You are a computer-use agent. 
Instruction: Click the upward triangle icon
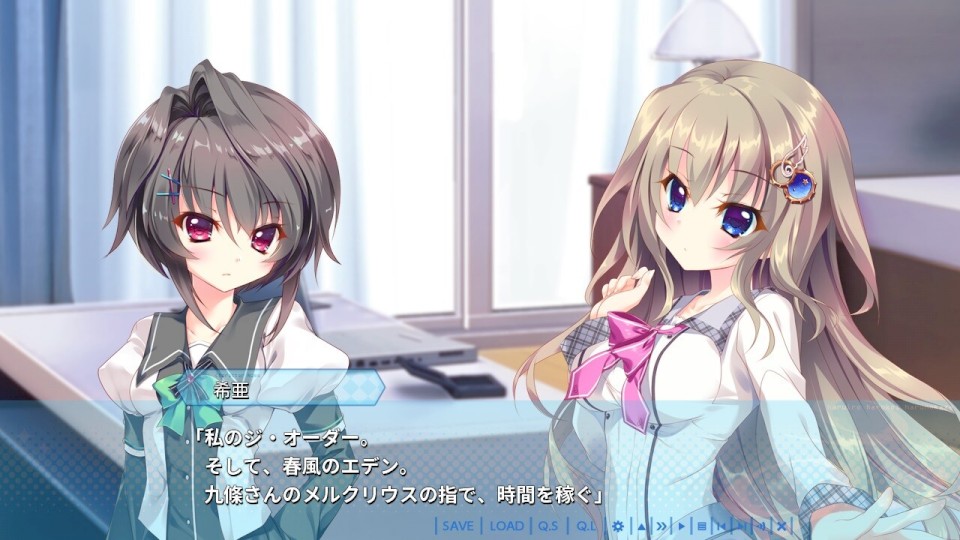click(641, 526)
